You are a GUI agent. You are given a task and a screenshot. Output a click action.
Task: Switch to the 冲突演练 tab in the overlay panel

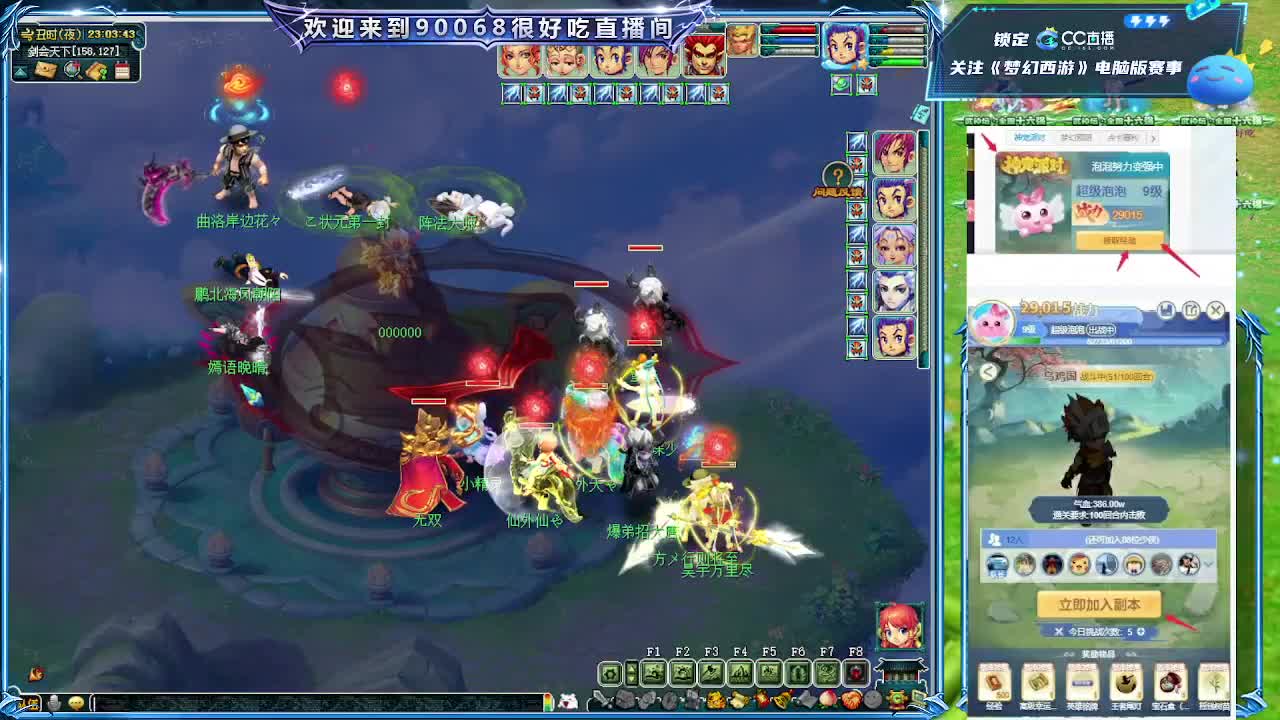pos(1032,138)
